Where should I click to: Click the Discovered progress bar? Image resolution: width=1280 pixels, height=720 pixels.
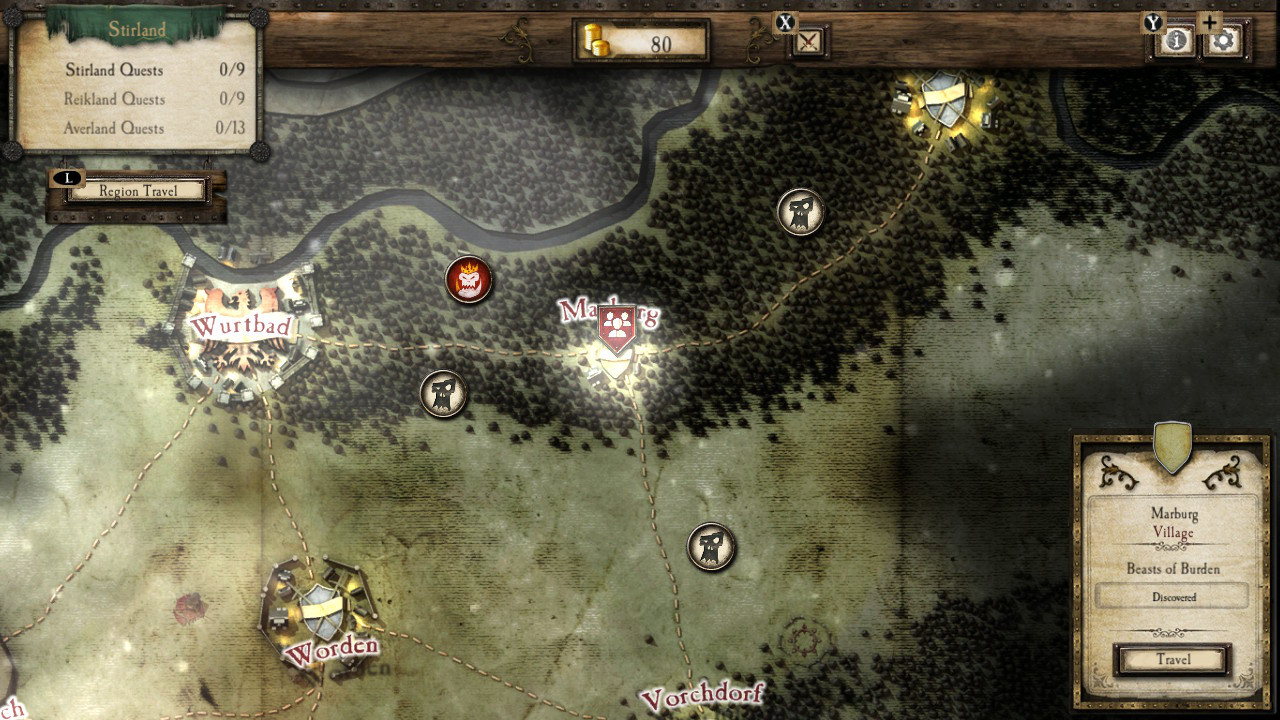click(1170, 595)
